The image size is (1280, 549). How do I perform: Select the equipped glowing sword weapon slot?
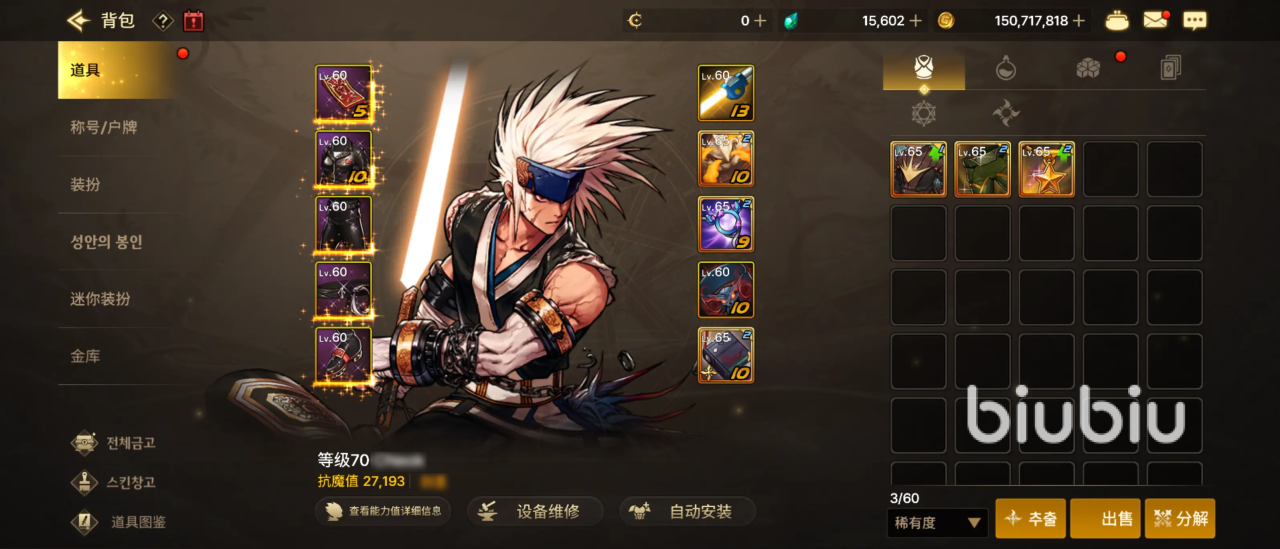(x=726, y=93)
